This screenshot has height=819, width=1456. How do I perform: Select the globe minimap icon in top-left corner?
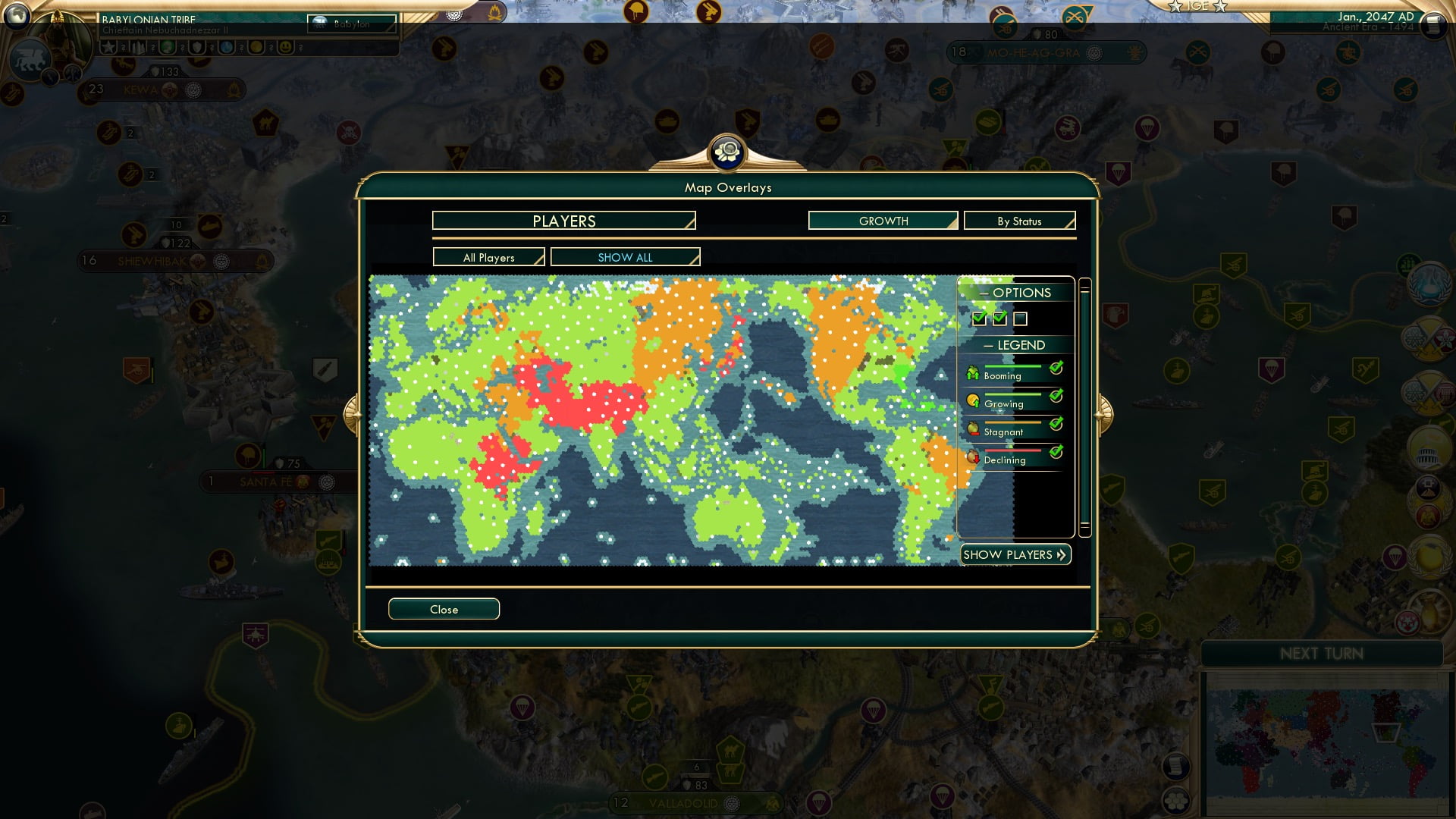[17, 14]
